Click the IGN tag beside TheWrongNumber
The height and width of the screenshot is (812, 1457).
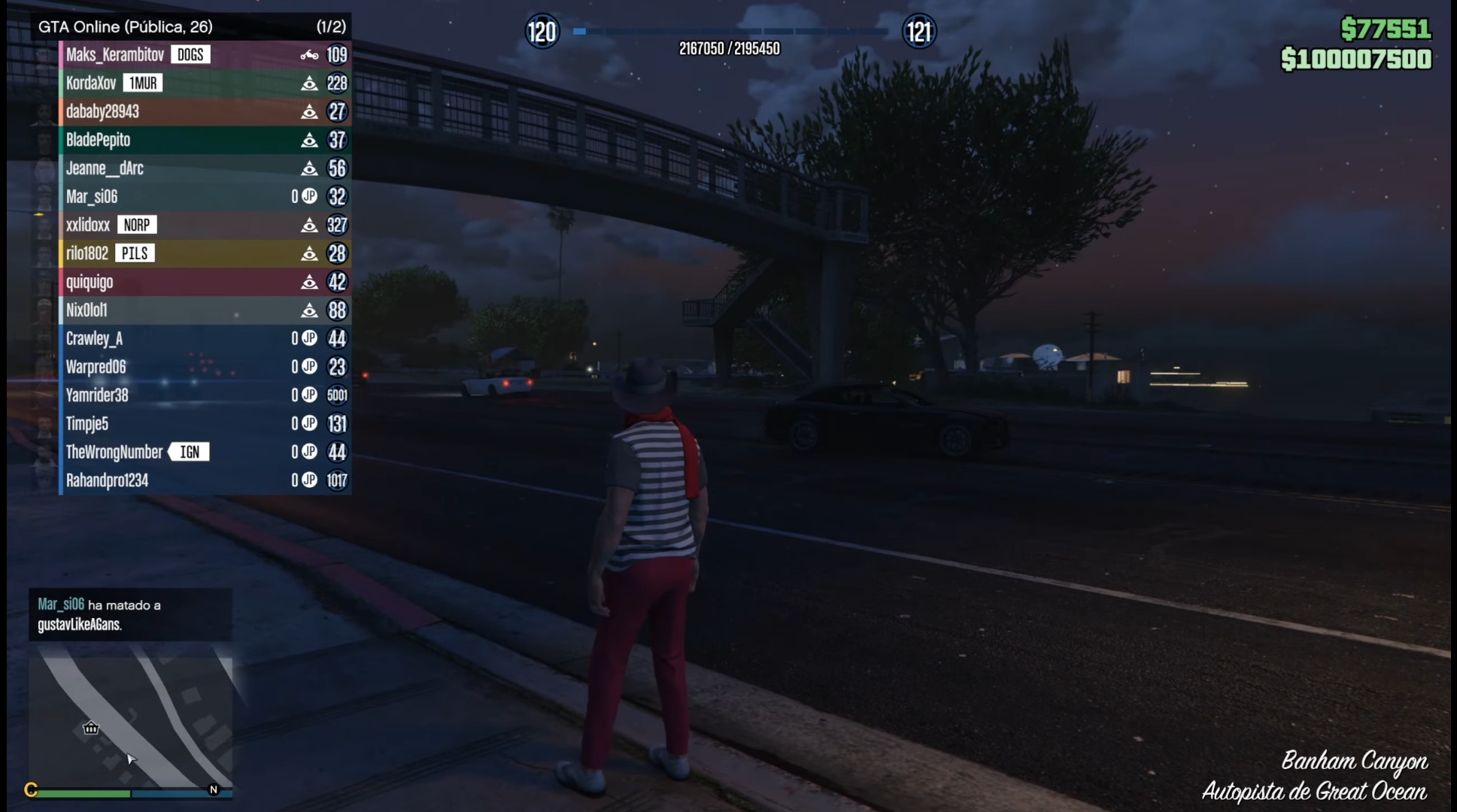[189, 452]
